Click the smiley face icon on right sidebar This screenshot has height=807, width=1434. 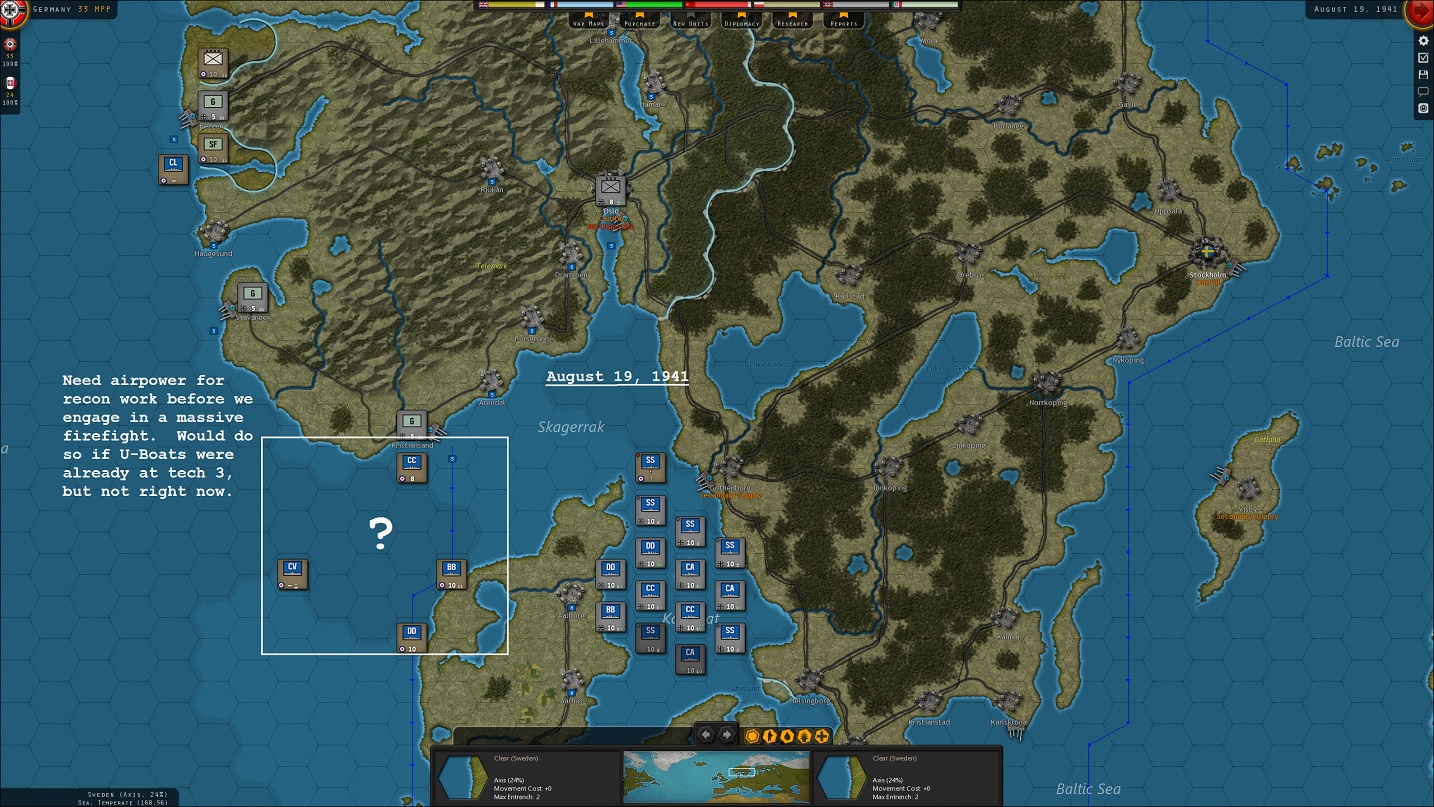[x=1423, y=107]
